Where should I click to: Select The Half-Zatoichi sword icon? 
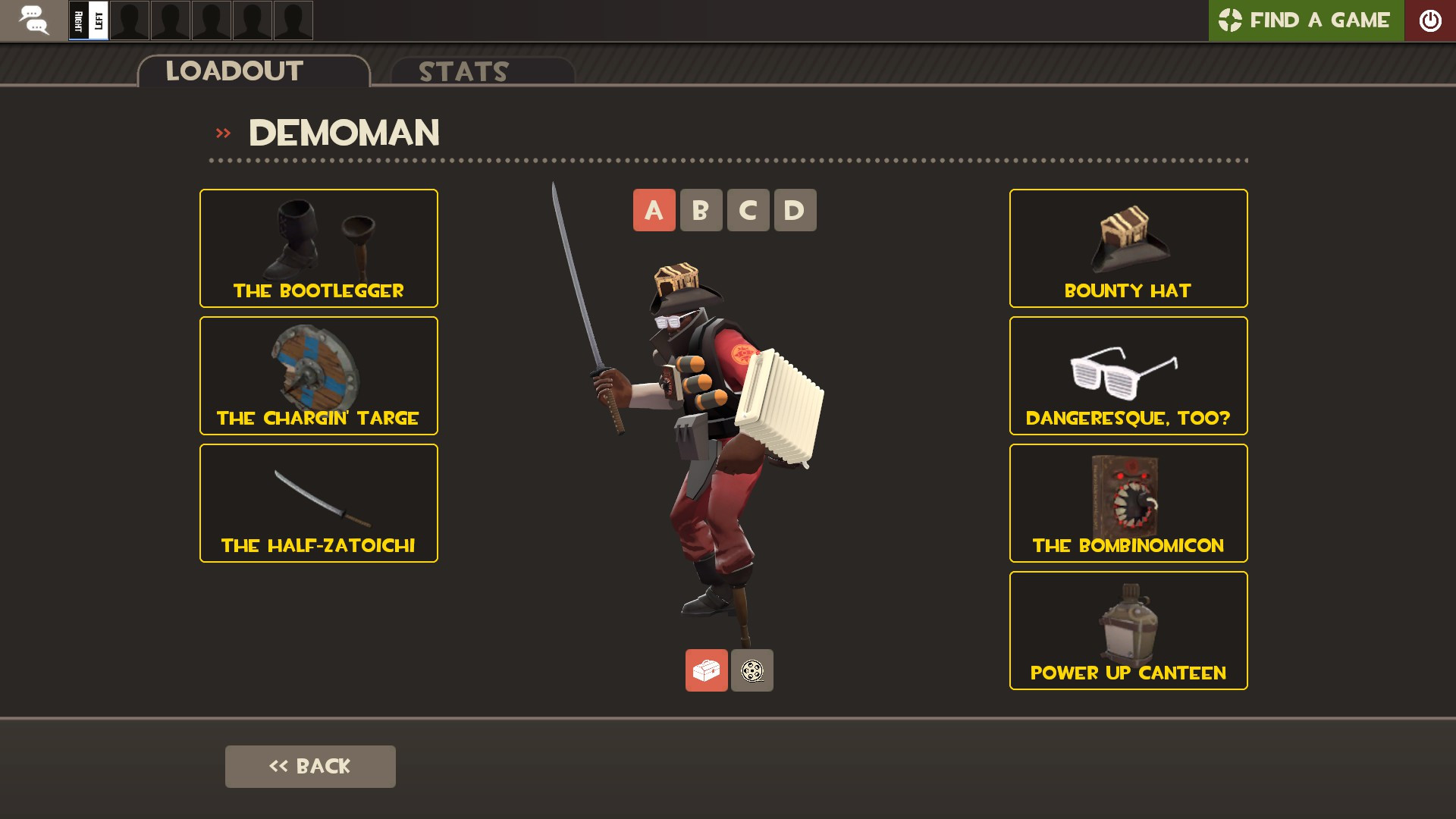318,493
